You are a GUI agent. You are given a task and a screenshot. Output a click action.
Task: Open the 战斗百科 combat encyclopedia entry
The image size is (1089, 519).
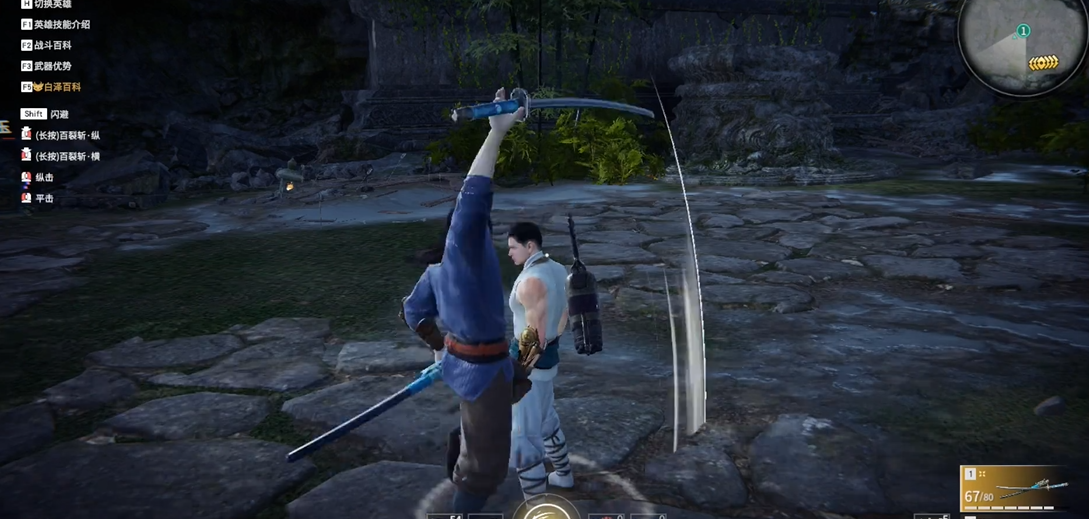(53, 45)
